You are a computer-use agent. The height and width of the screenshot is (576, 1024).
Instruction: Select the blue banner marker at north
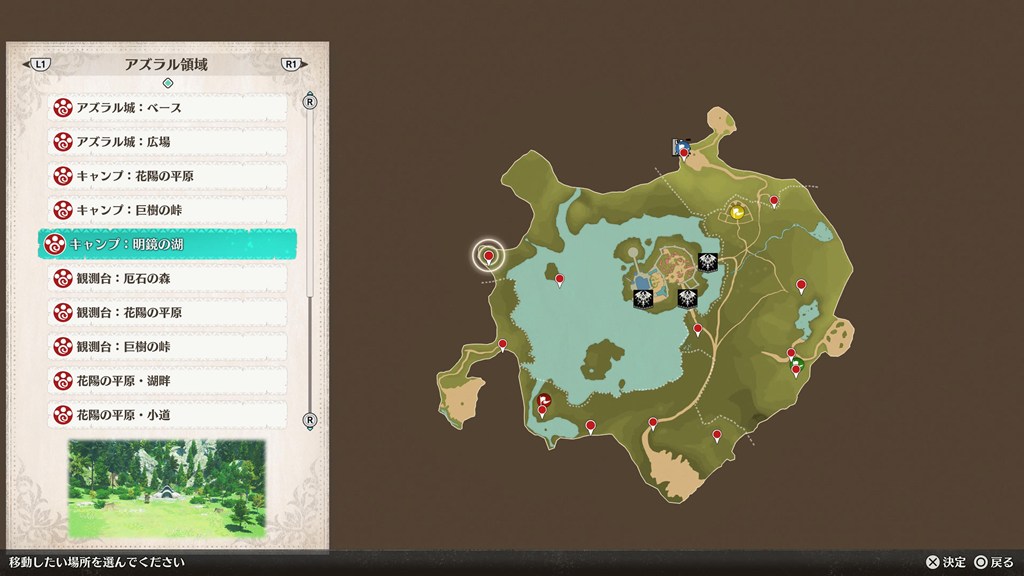[681, 147]
